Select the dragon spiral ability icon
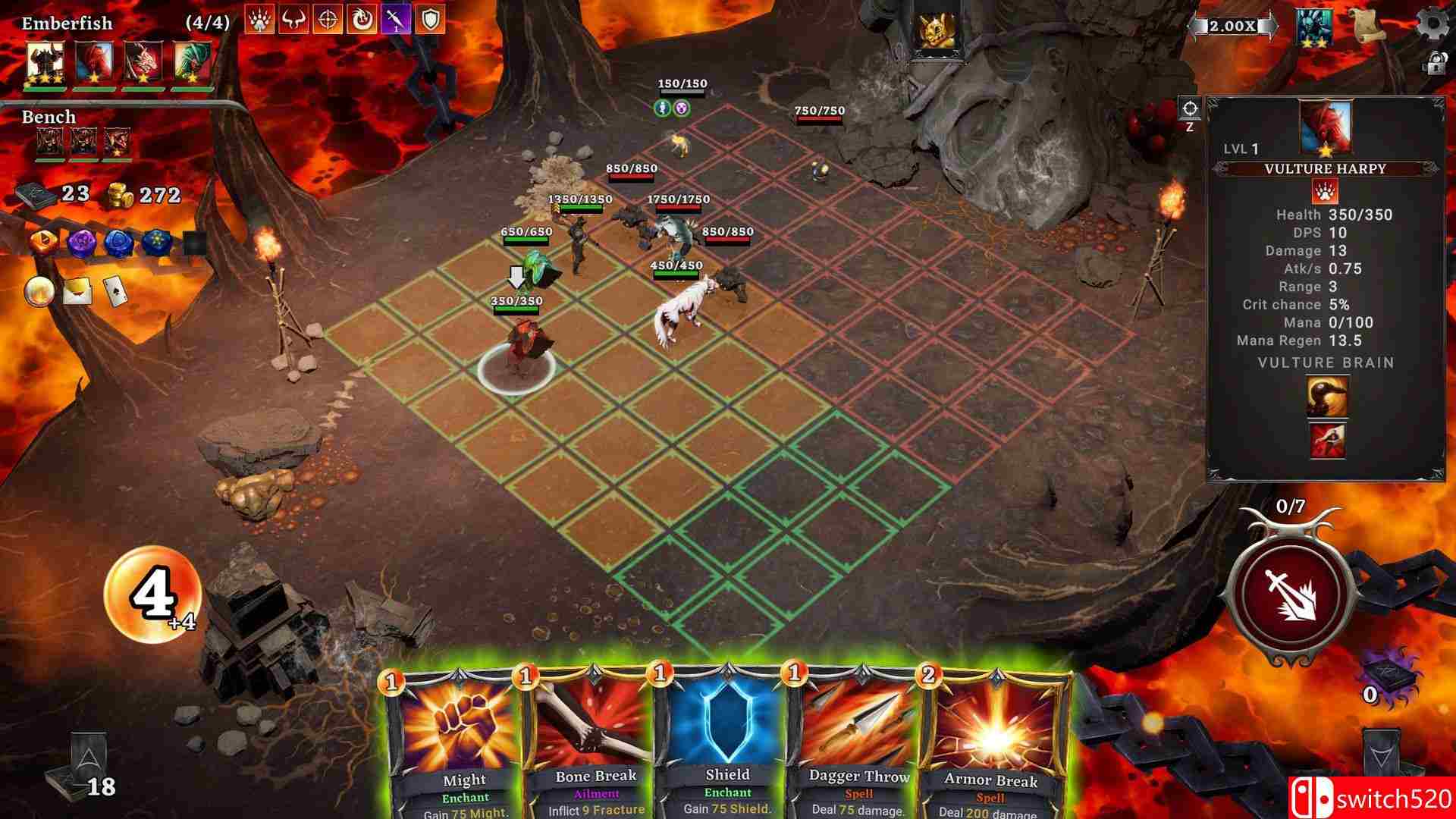 coord(361,20)
